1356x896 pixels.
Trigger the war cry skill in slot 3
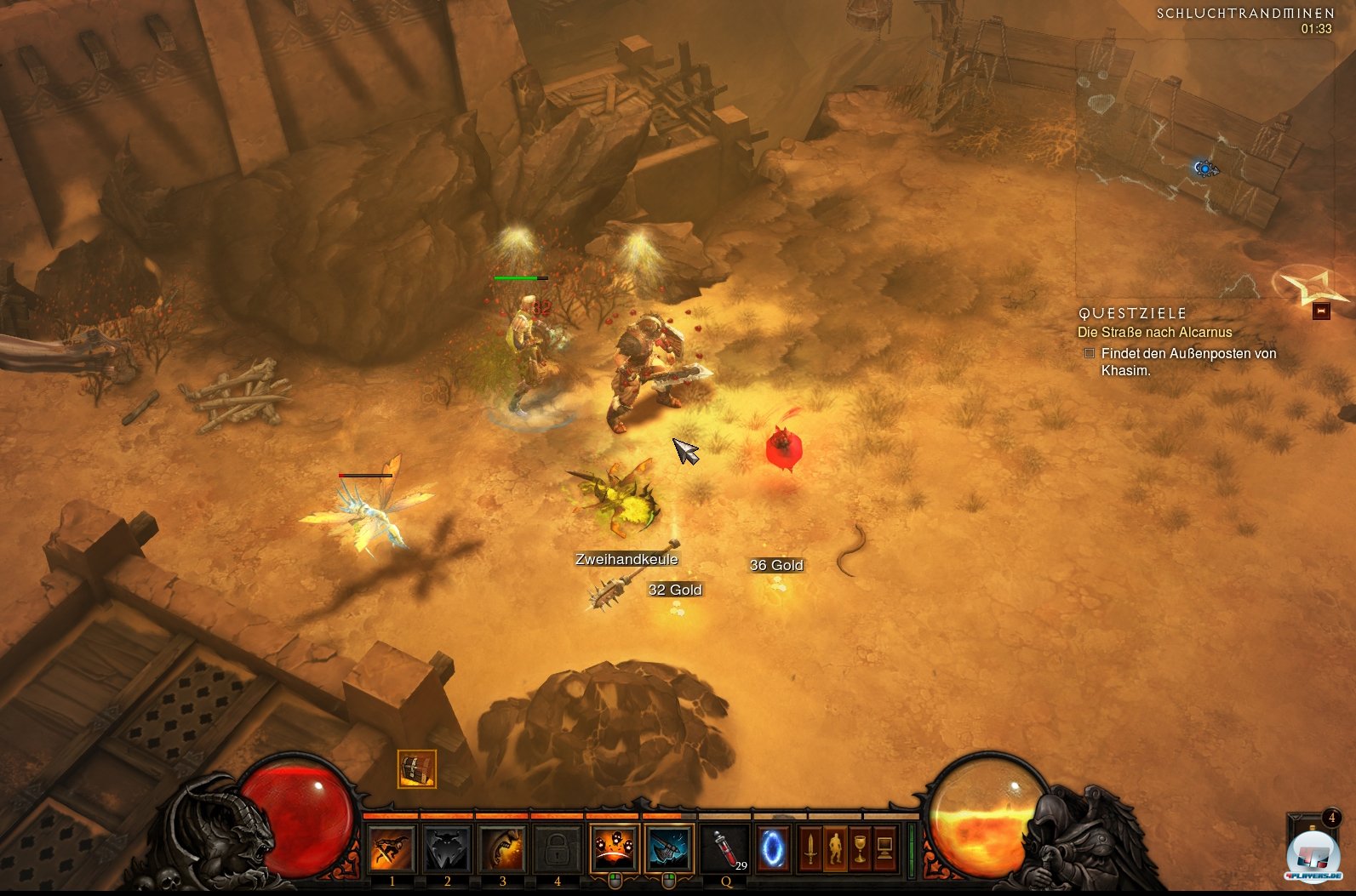502,848
